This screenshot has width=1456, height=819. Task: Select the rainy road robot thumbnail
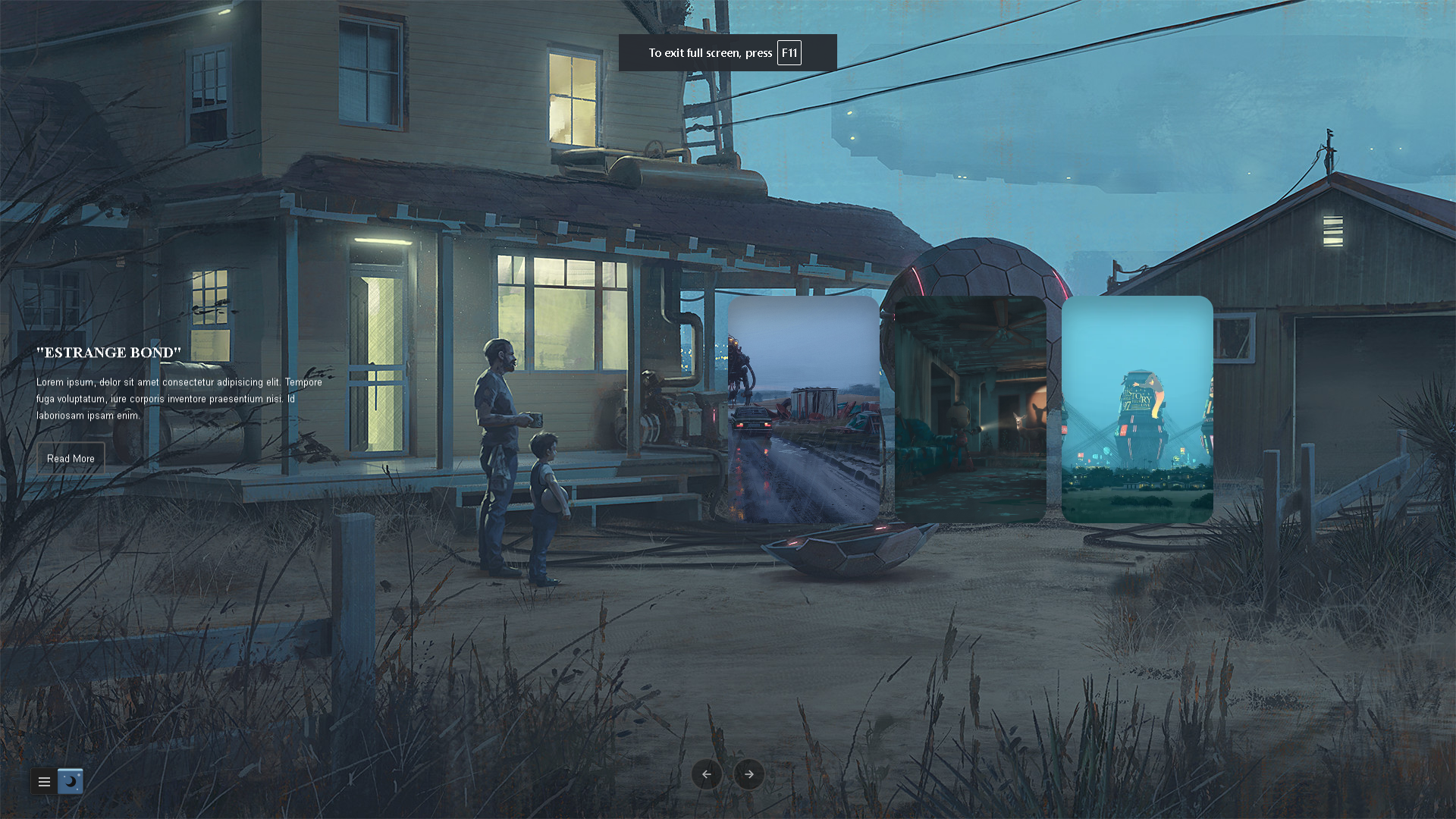803,409
